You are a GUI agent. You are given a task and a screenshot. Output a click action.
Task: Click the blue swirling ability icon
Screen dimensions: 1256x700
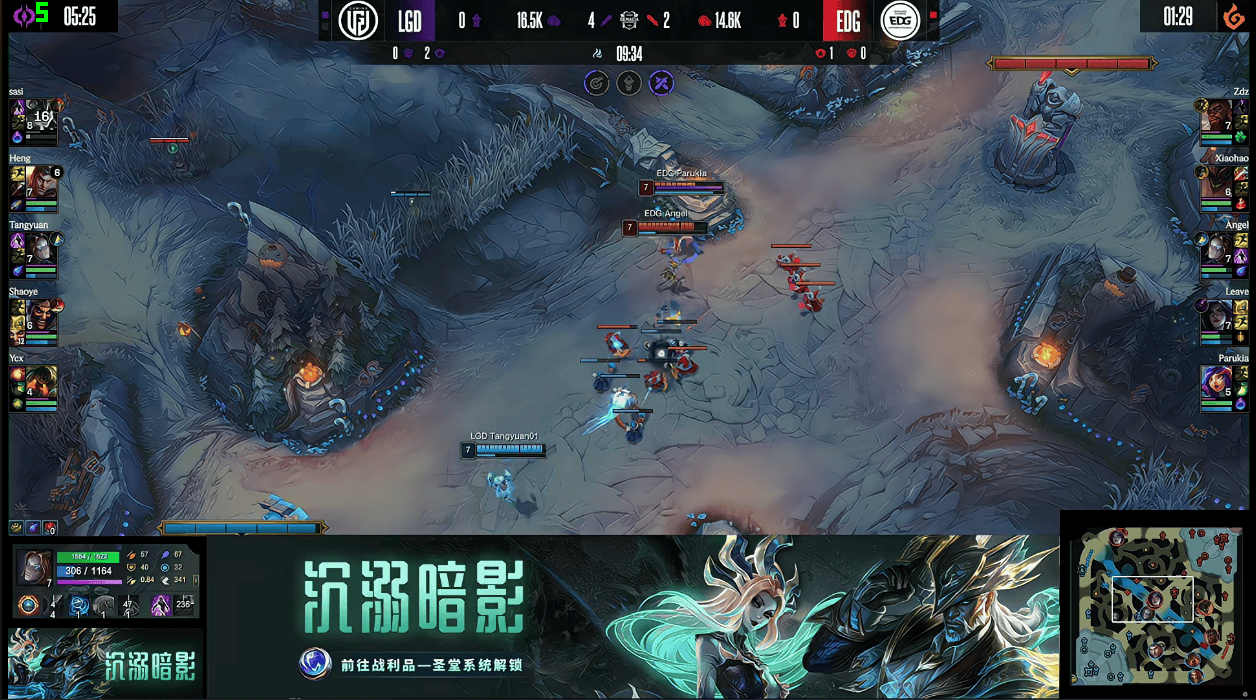click(79, 605)
